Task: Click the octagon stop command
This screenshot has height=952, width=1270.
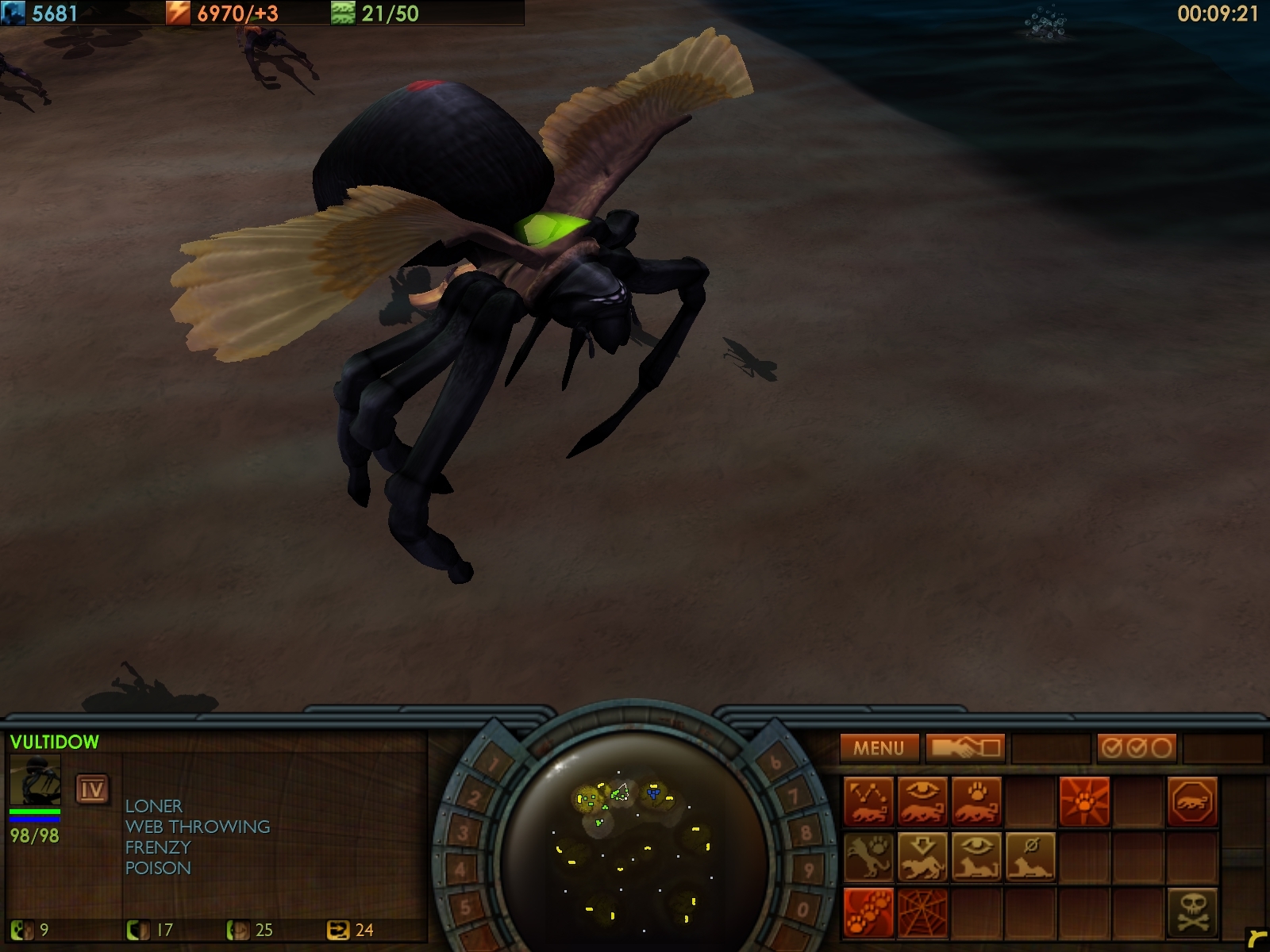Action: pyautogui.click(x=1191, y=801)
